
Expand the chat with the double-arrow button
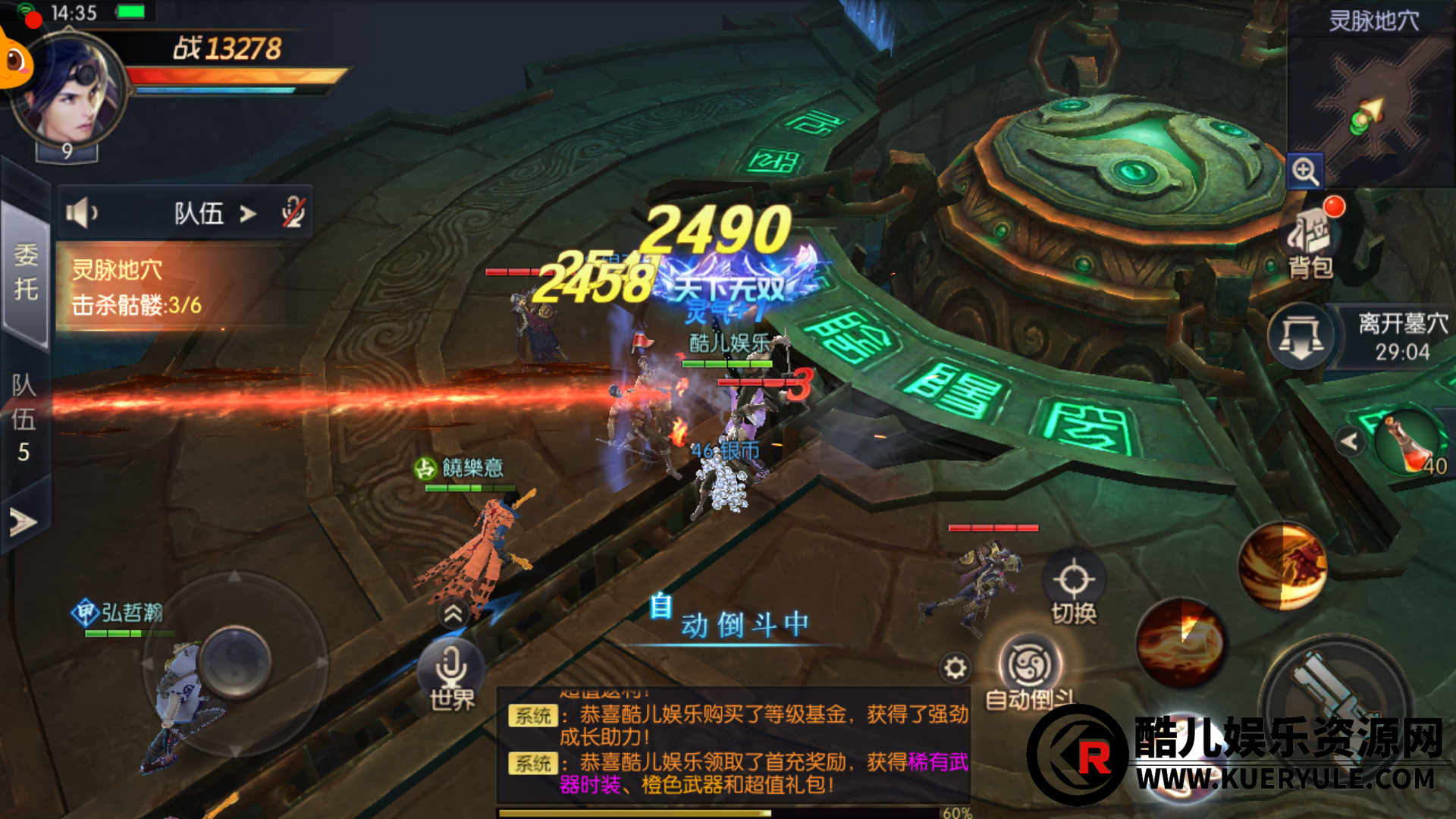pyautogui.click(x=453, y=613)
